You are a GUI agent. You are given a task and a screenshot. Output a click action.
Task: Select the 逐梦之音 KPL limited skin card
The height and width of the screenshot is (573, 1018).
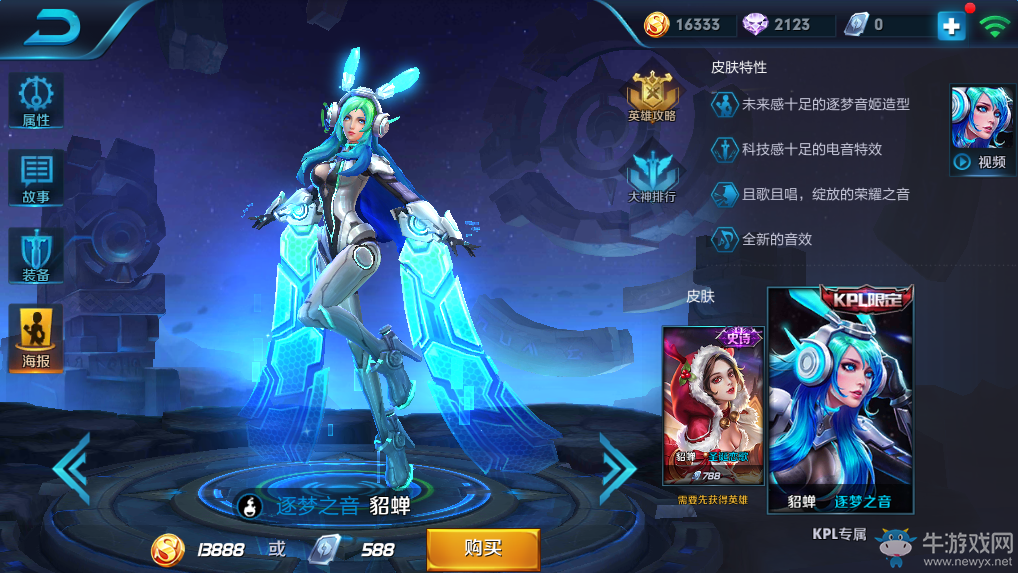click(839, 400)
